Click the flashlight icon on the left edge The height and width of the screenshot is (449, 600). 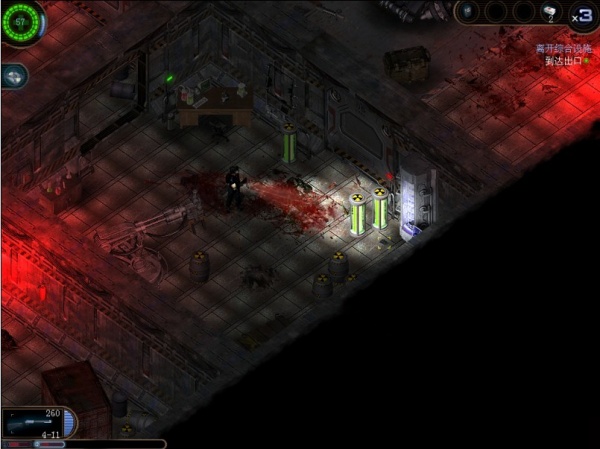13,75
